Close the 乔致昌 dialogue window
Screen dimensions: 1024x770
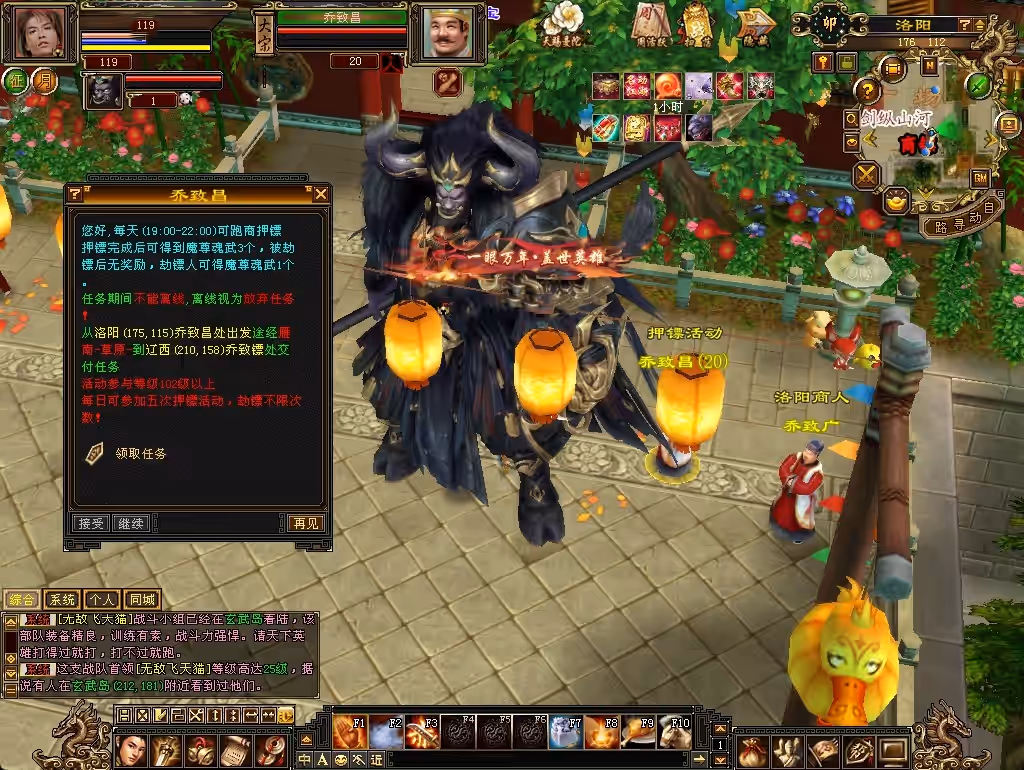pos(320,194)
